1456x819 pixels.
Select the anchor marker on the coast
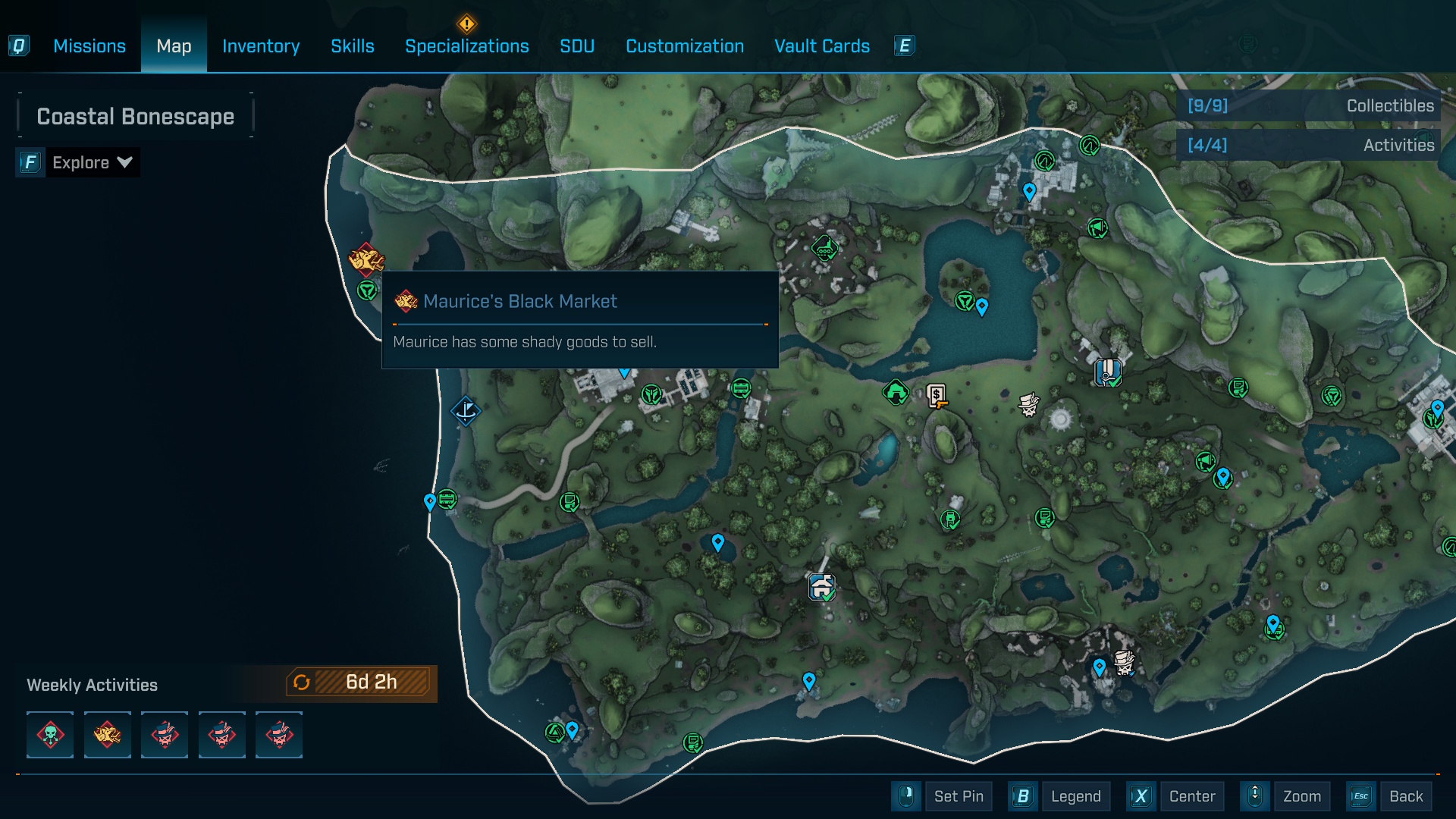click(466, 411)
